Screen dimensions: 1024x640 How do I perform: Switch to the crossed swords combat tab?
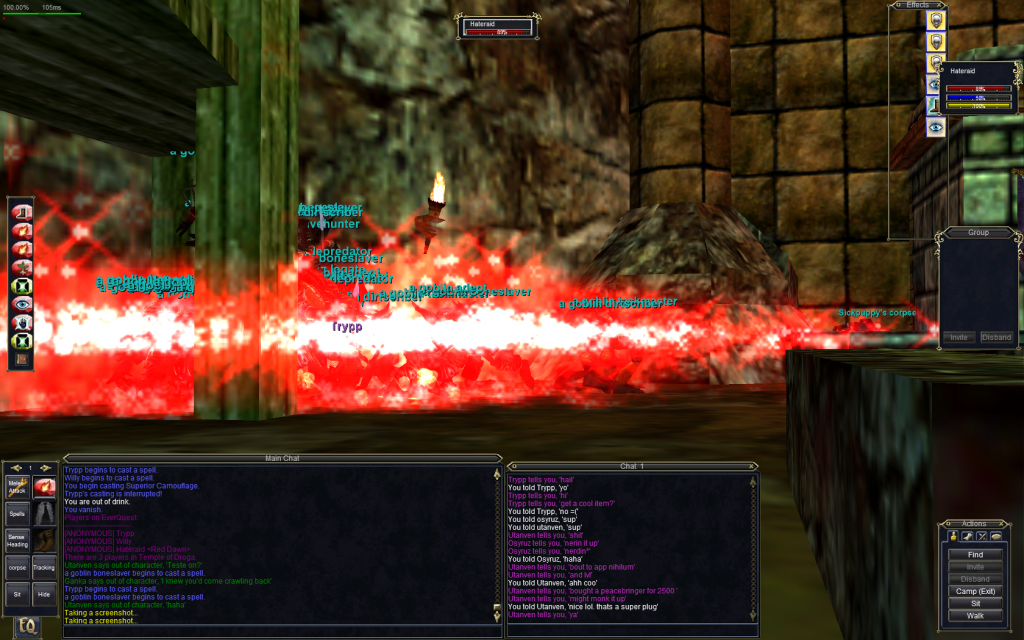click(981, 537)
